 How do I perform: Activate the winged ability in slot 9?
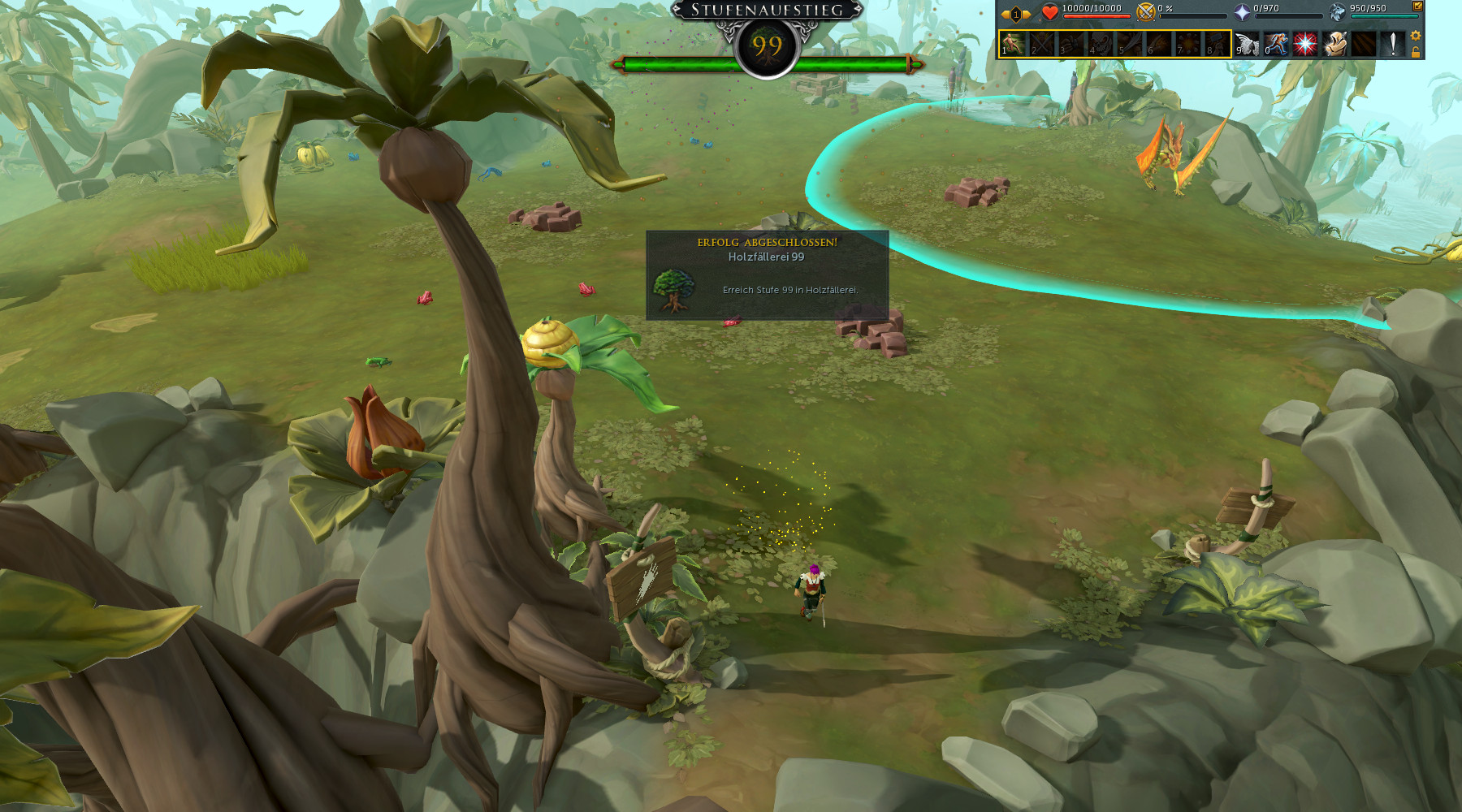point(1247,44)
